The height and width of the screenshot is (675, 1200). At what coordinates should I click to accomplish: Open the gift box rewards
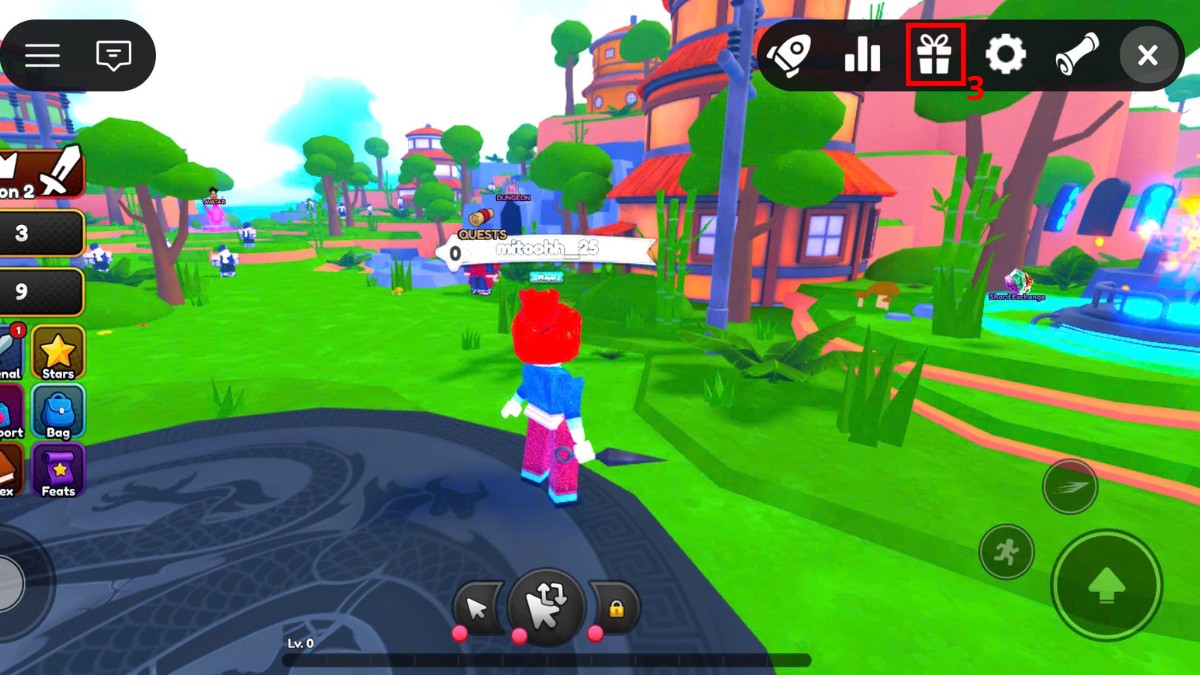[934, 55]
